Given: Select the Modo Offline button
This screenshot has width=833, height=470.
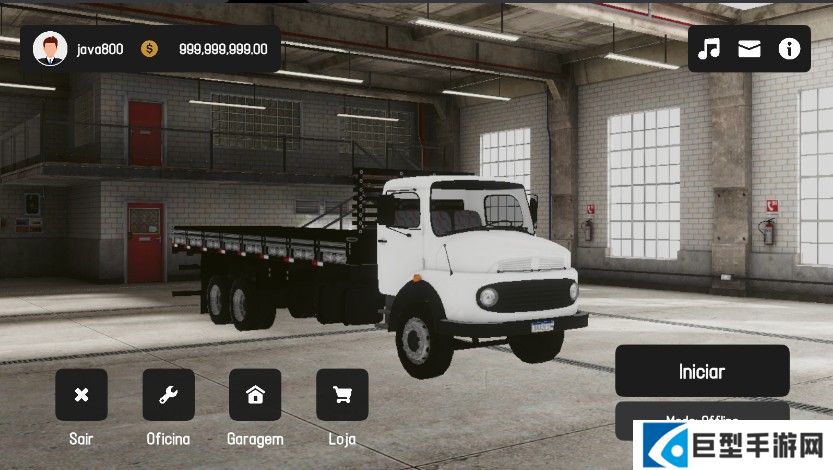Looking at the screenshot, I should coord(701,416).
